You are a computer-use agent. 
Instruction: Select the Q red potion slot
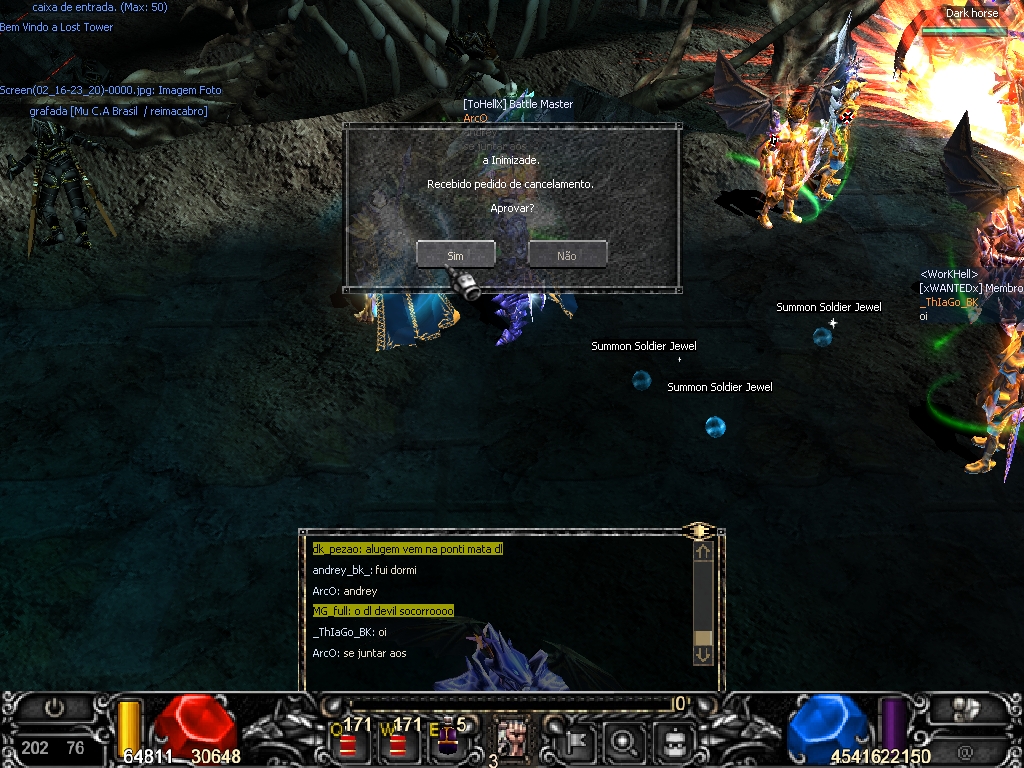point(348,742)
